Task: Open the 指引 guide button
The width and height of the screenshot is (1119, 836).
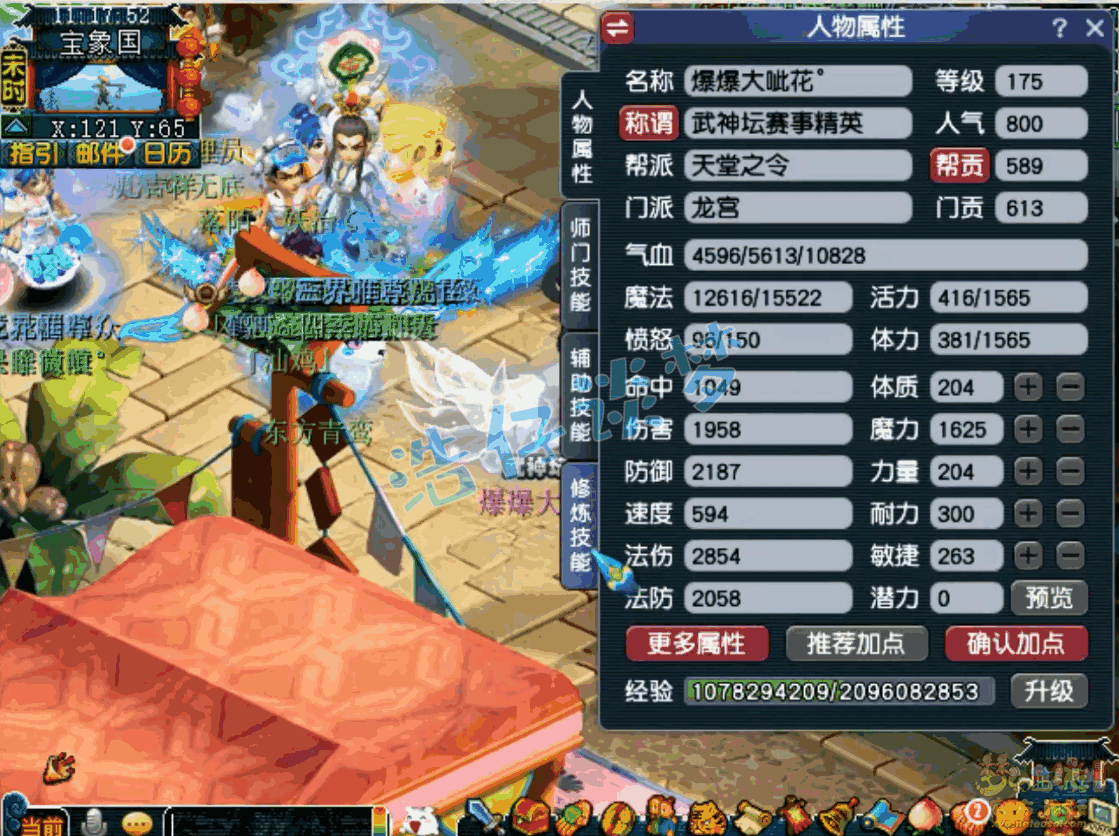Action: [34, 154]
